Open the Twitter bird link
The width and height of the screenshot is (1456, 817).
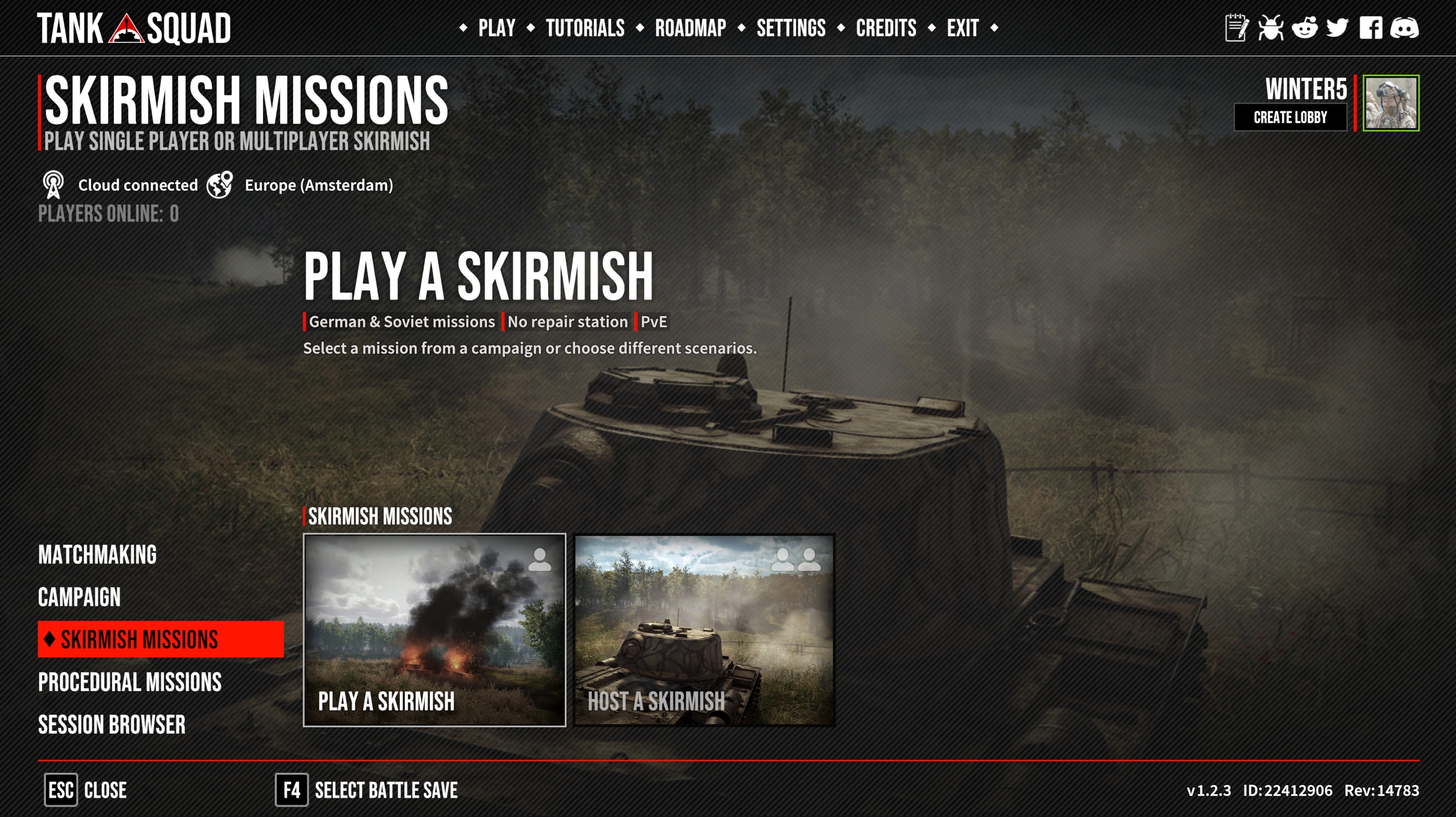click(x=1337, y=28)
